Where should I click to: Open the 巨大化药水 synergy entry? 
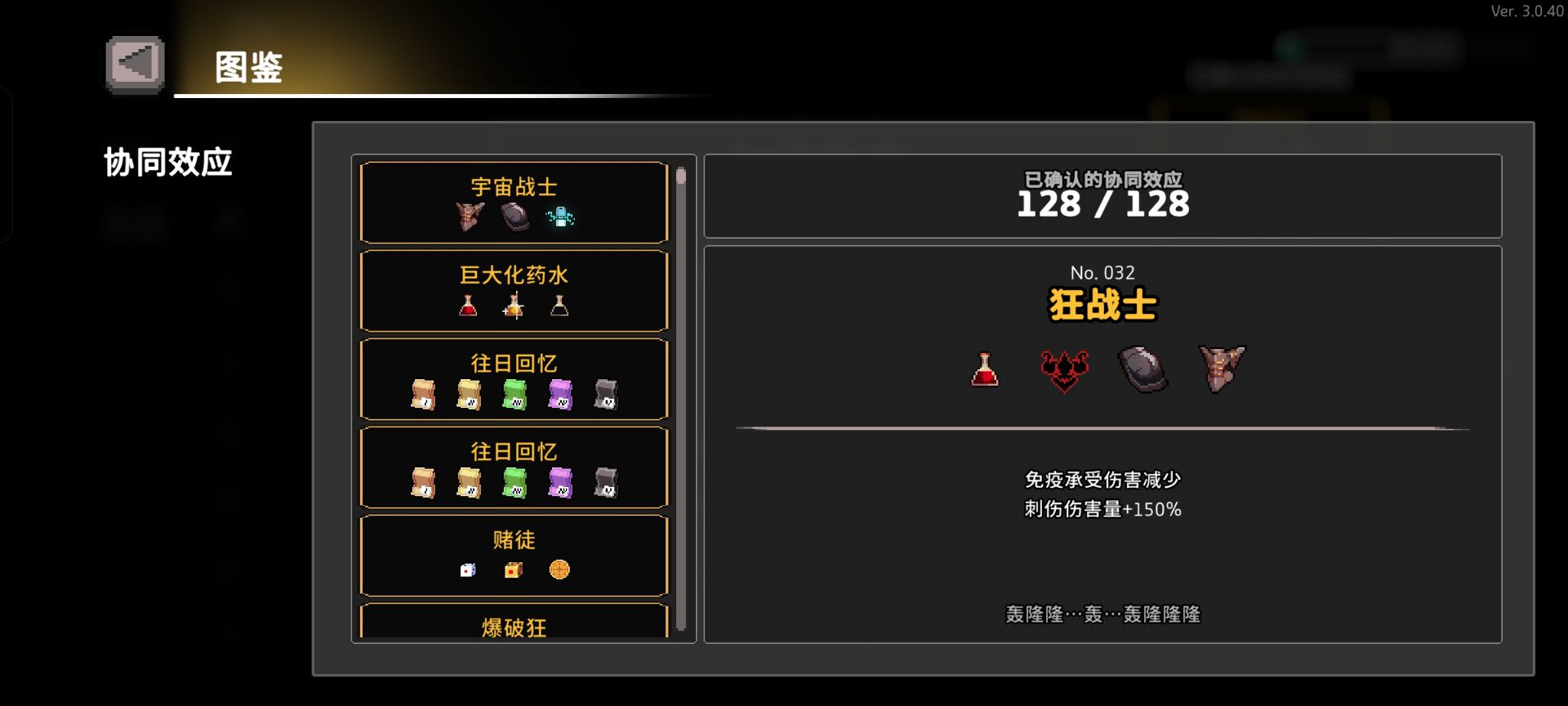pos(513,290)
